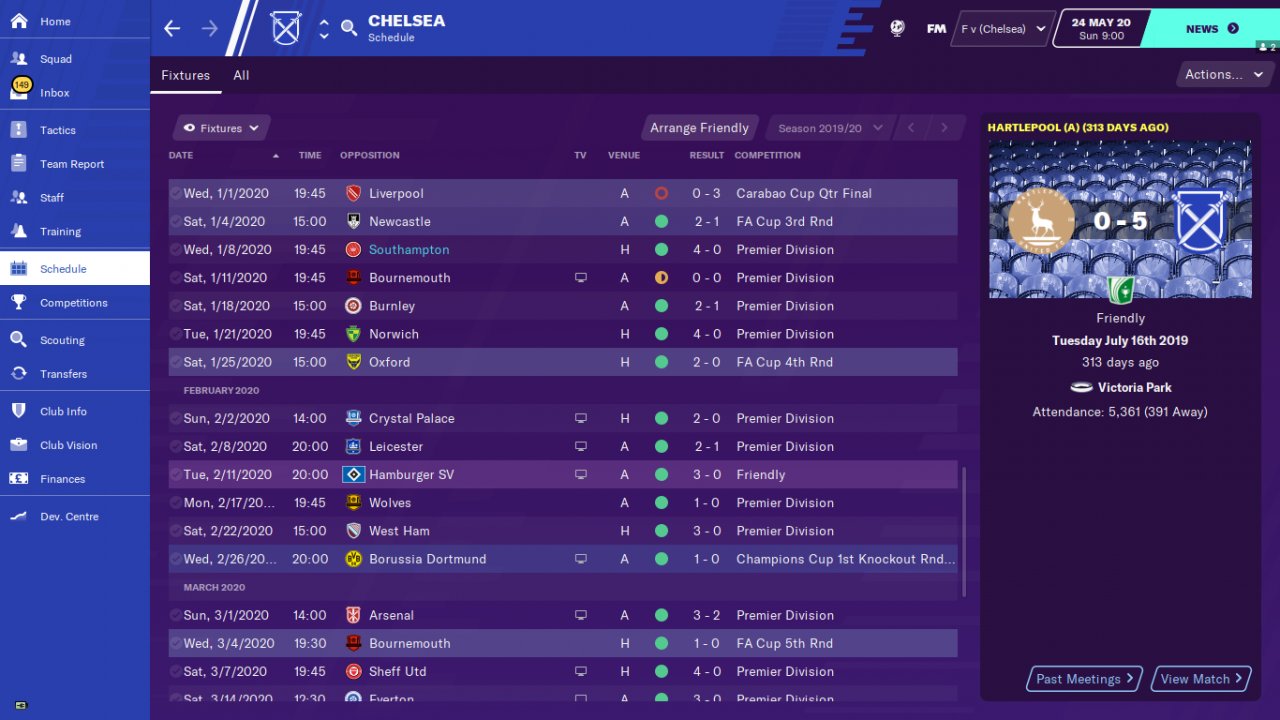Click the Southampton opposition link
Image resolution: width=1280 pixels, height=720 pixels.
point(409,250)
